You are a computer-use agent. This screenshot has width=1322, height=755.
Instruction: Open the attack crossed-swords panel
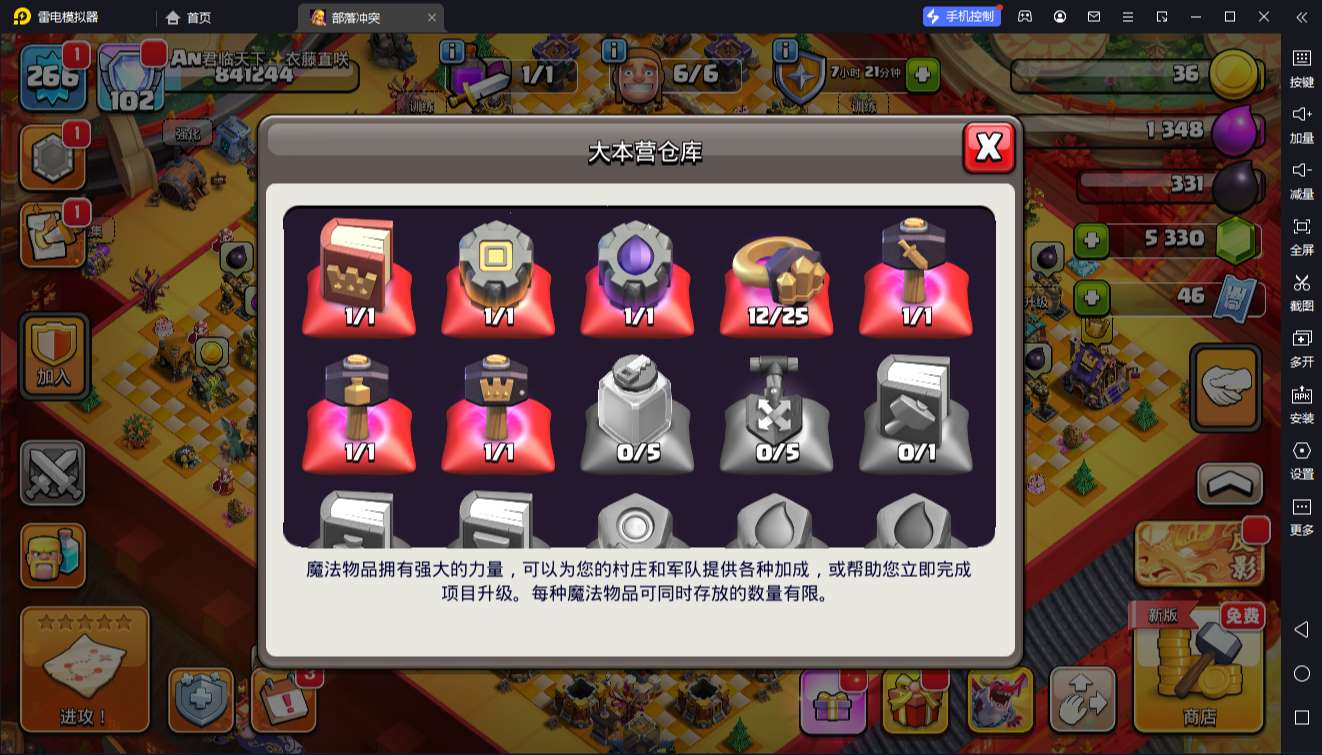pyautogui.click(x=53, y=470)
